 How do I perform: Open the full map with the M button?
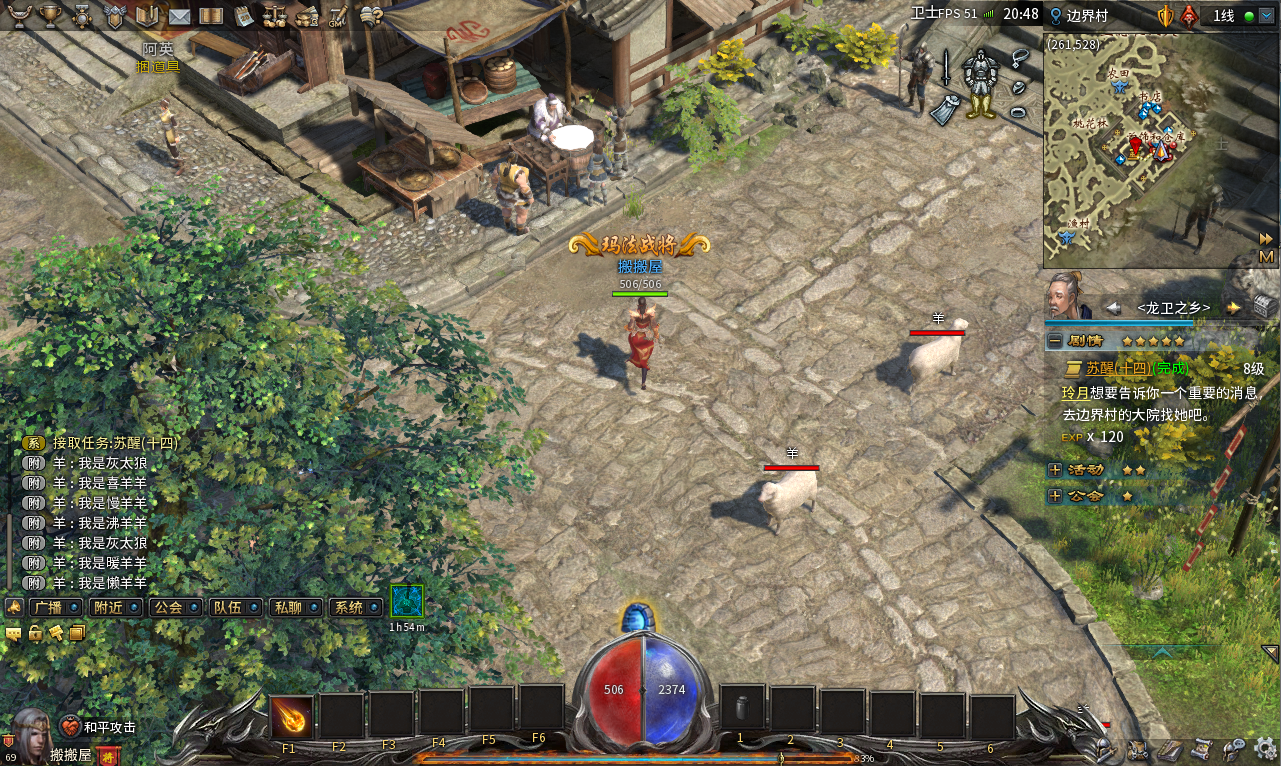pos(1267,257)
